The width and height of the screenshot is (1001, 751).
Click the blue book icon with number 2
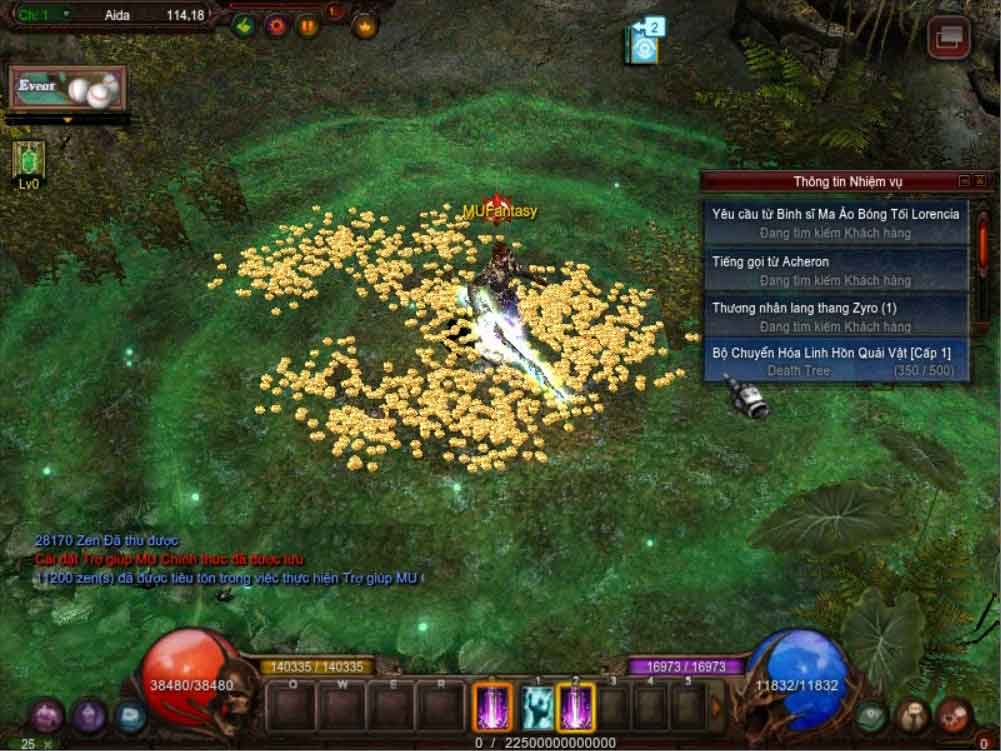(x=644, y=42)
